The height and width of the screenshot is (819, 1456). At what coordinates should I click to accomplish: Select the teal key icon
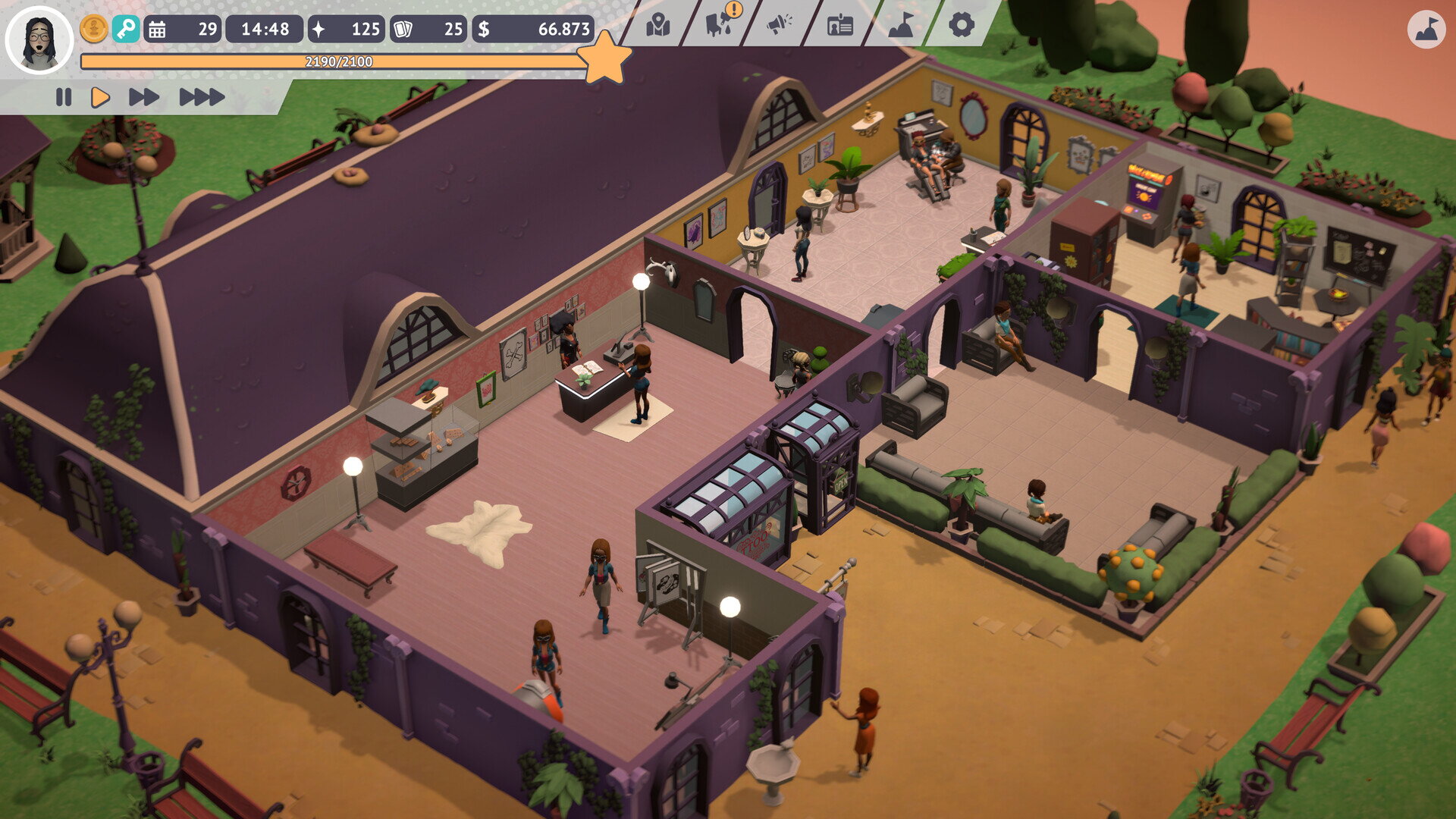(x=126, y=30)
